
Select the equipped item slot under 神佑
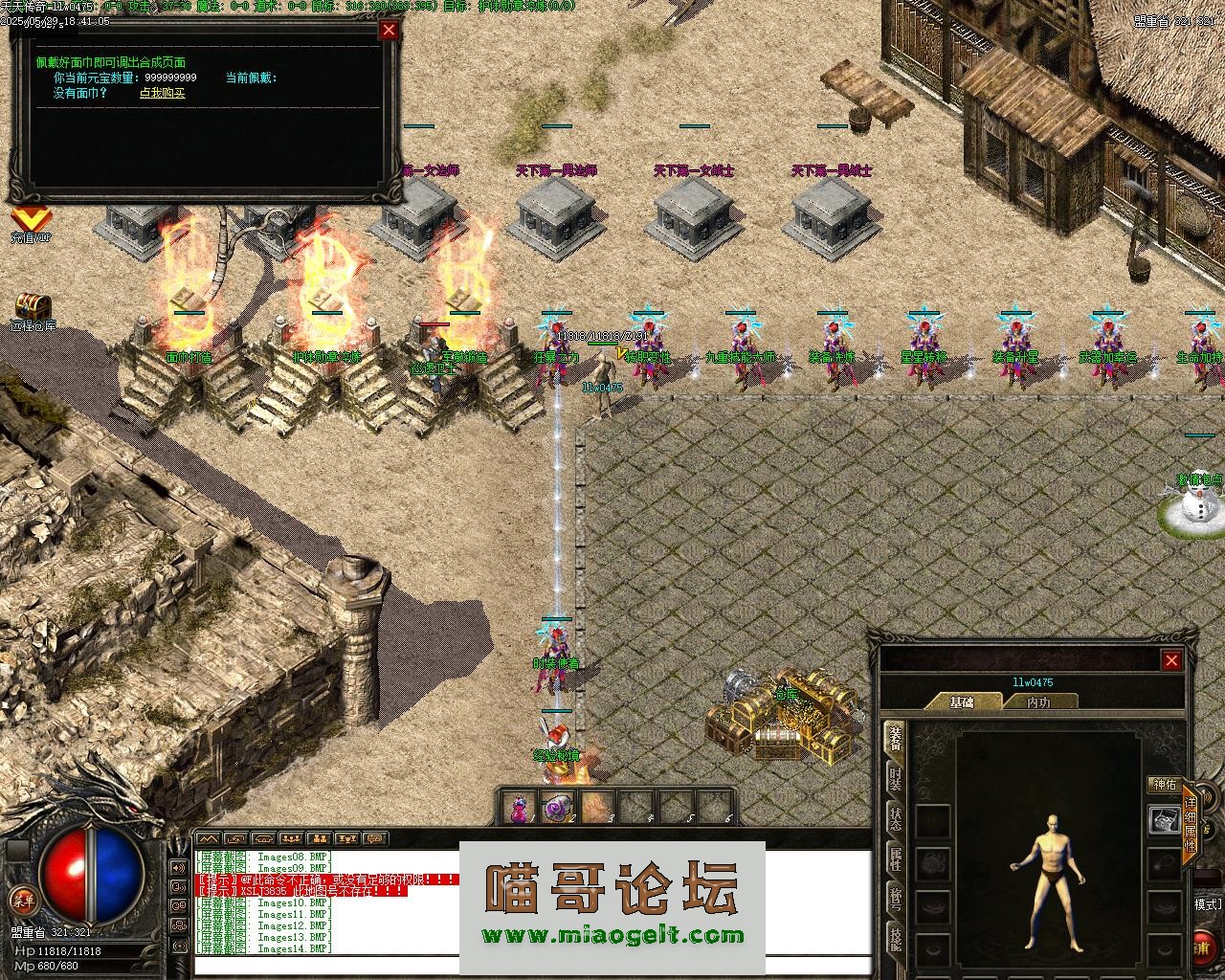[x=1164, y=820]
